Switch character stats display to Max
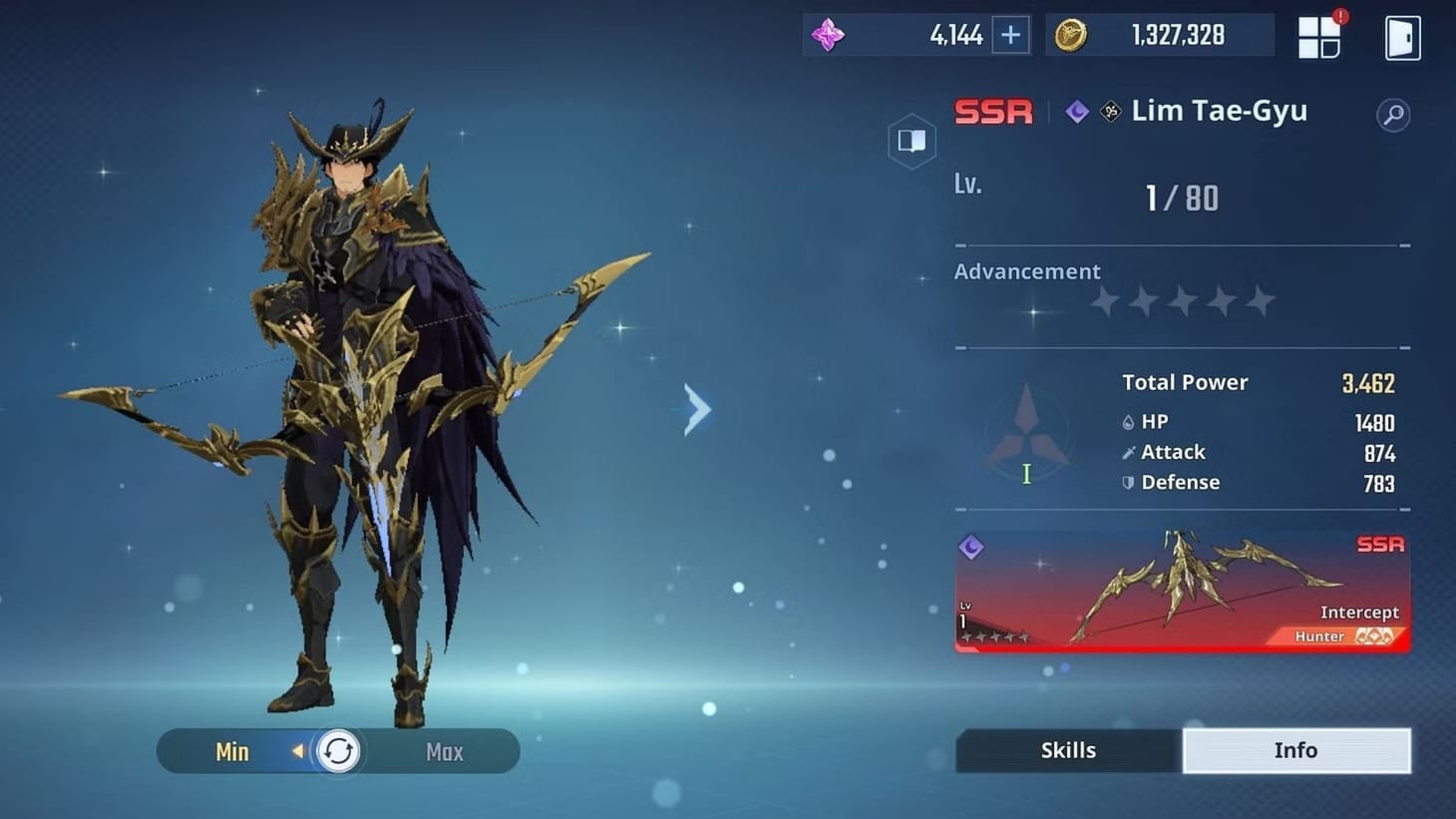Image resolution: width=1456 pixels, height=819 pixels. (x=444, y=751)
